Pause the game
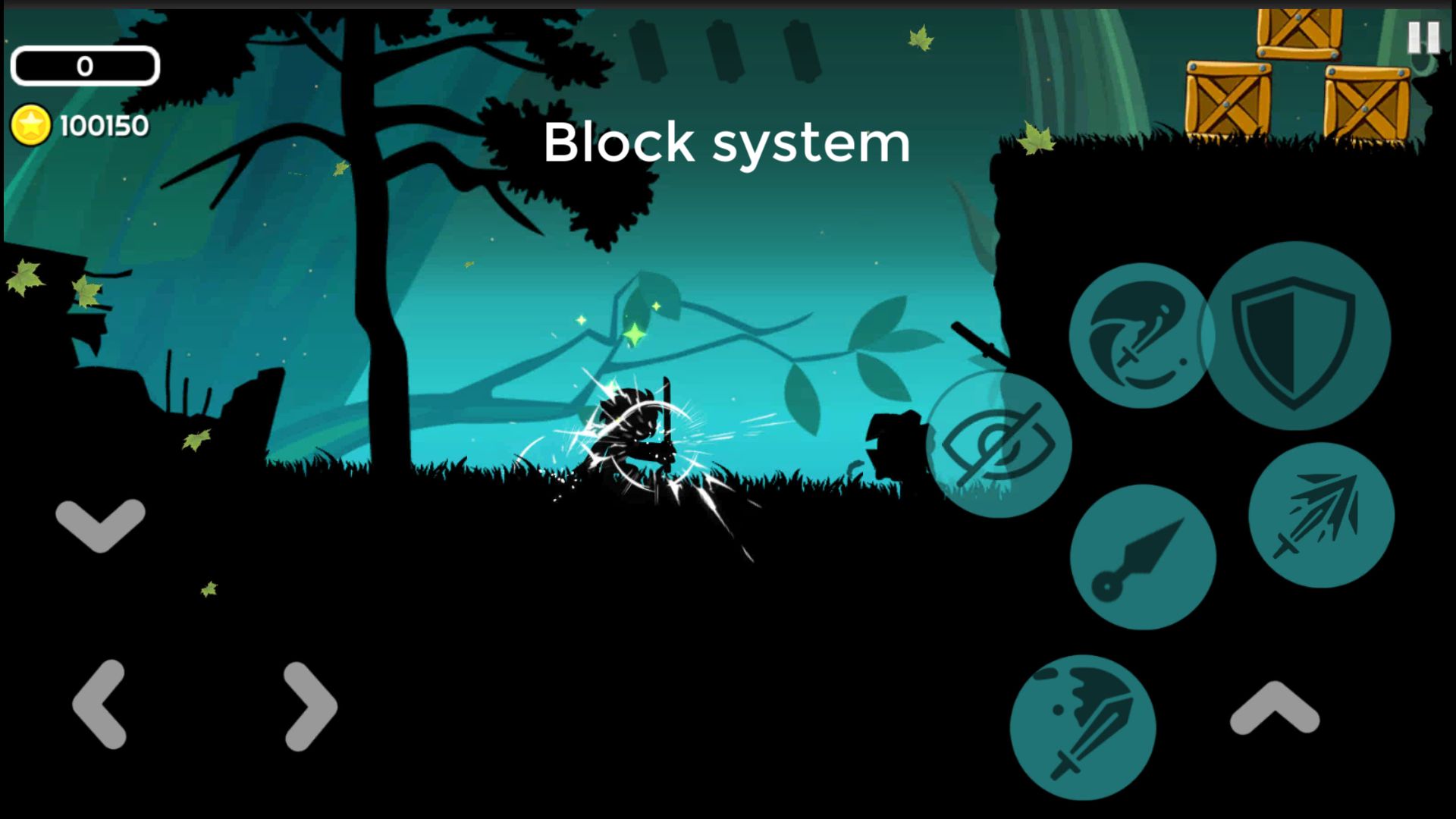 (x=1423, y=36)
